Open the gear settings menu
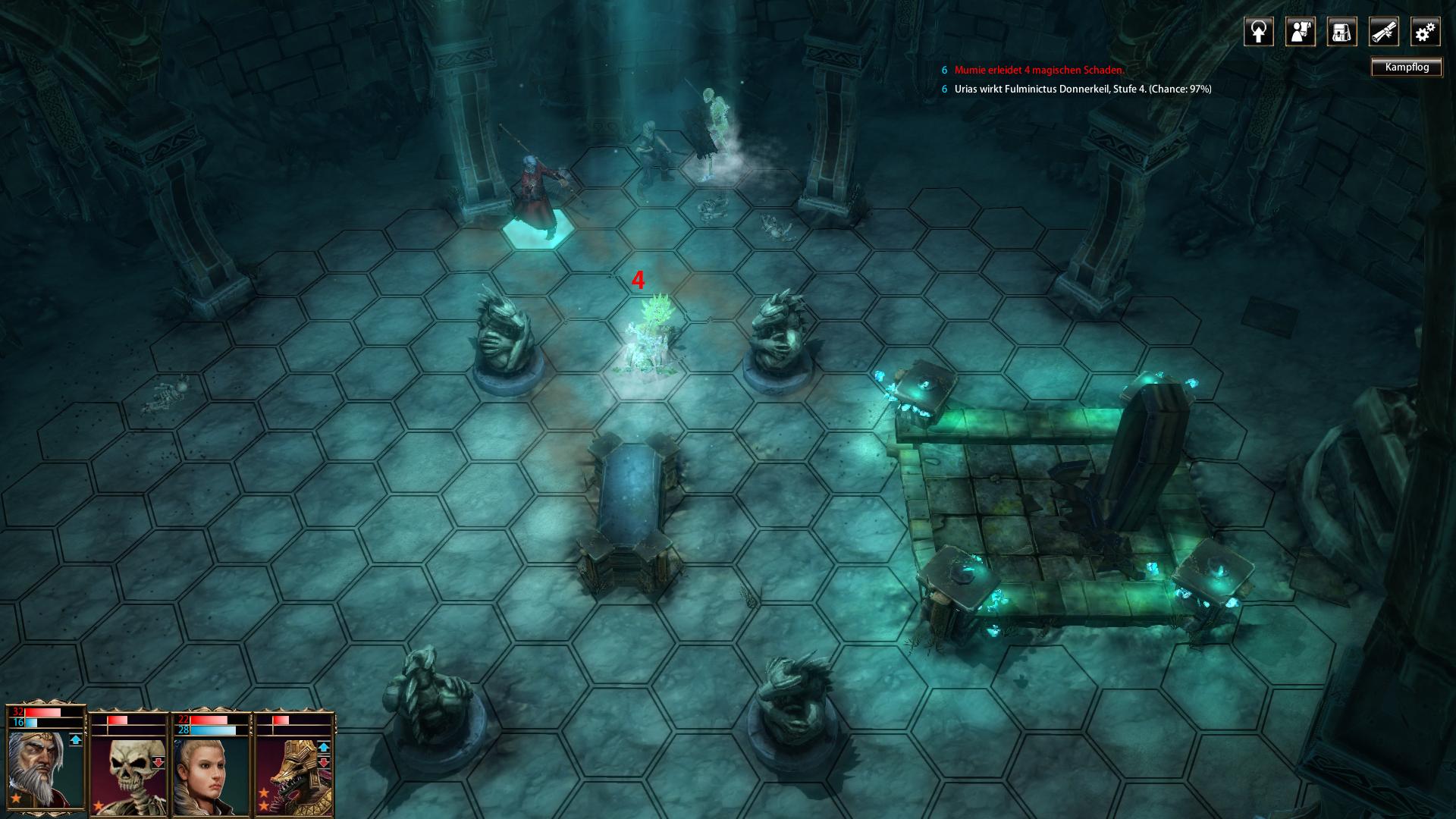This screenshot has width=1456, height=819. point(1425,32)
